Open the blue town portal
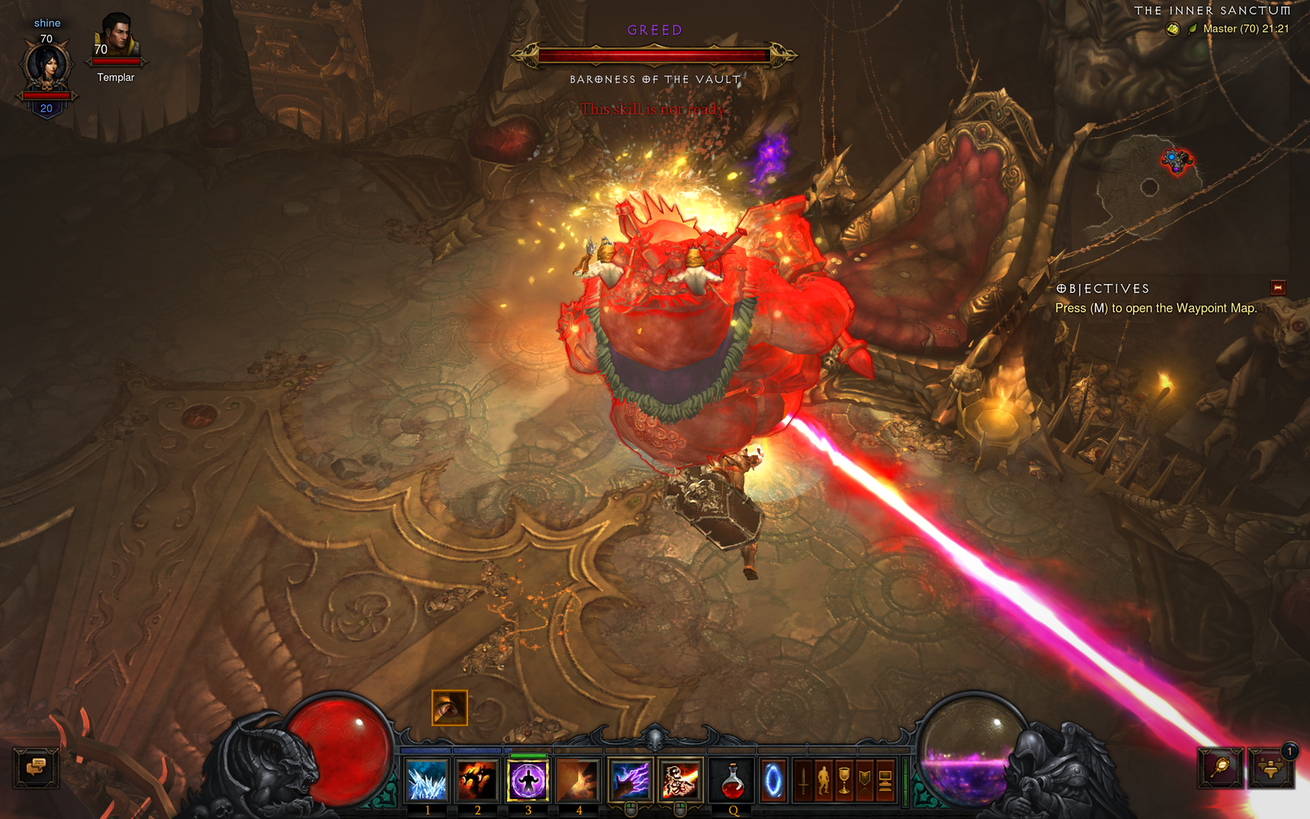The height and width of the screenshot is (819, 1310). pos(774,780)
